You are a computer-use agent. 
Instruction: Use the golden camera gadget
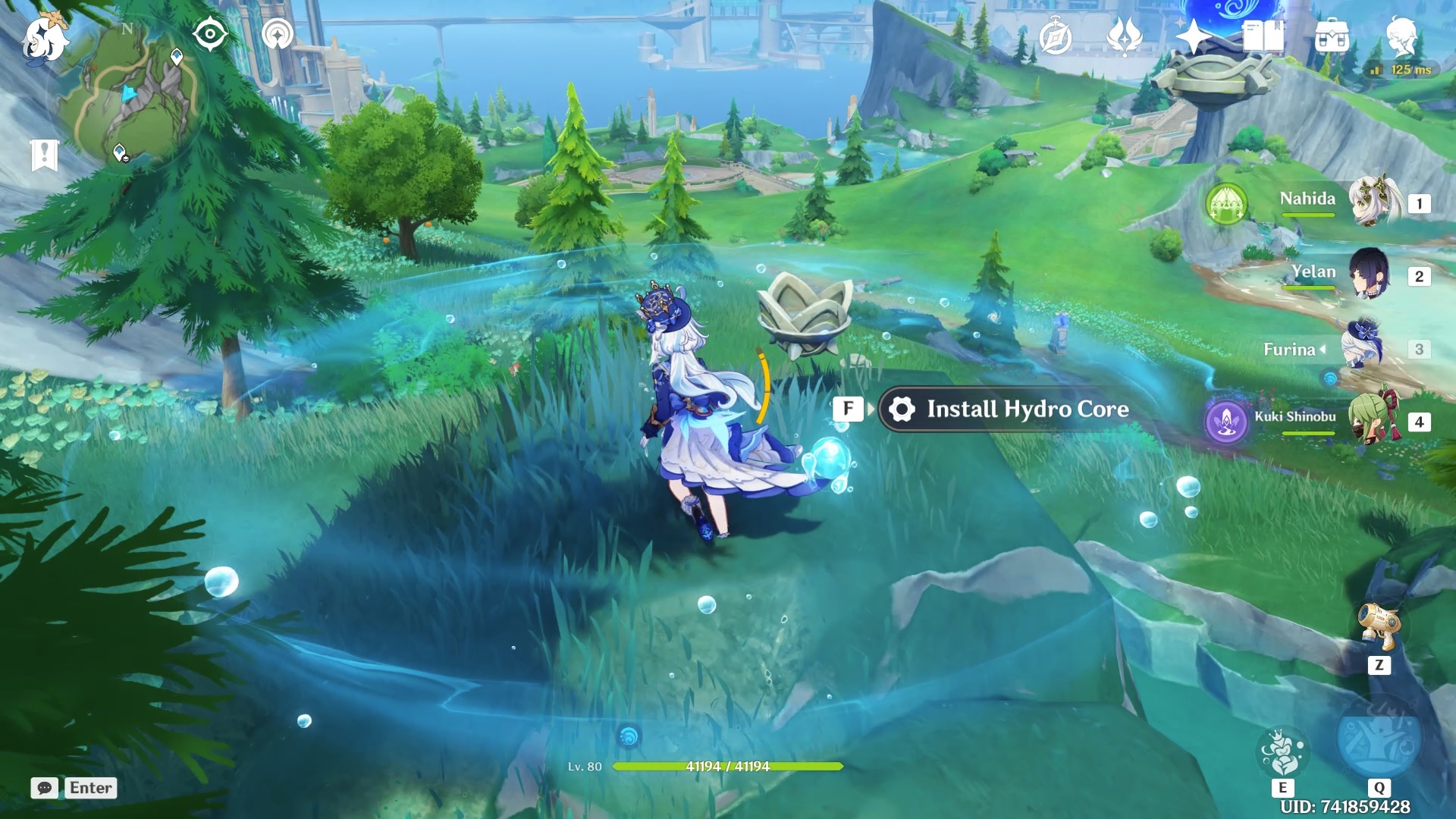pyautogui.click(x=1379, y=626)
